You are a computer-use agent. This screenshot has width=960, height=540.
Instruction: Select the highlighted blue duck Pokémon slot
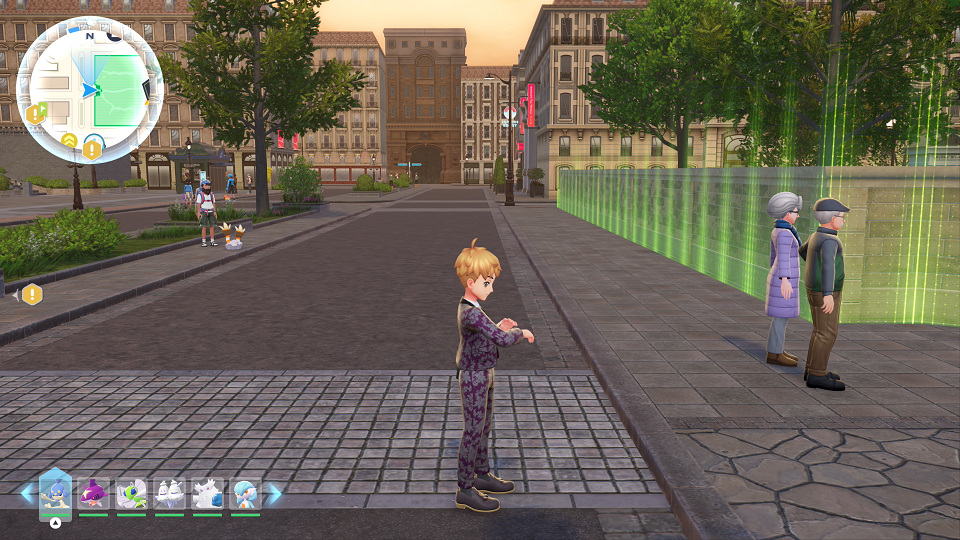tap(56, 493)
